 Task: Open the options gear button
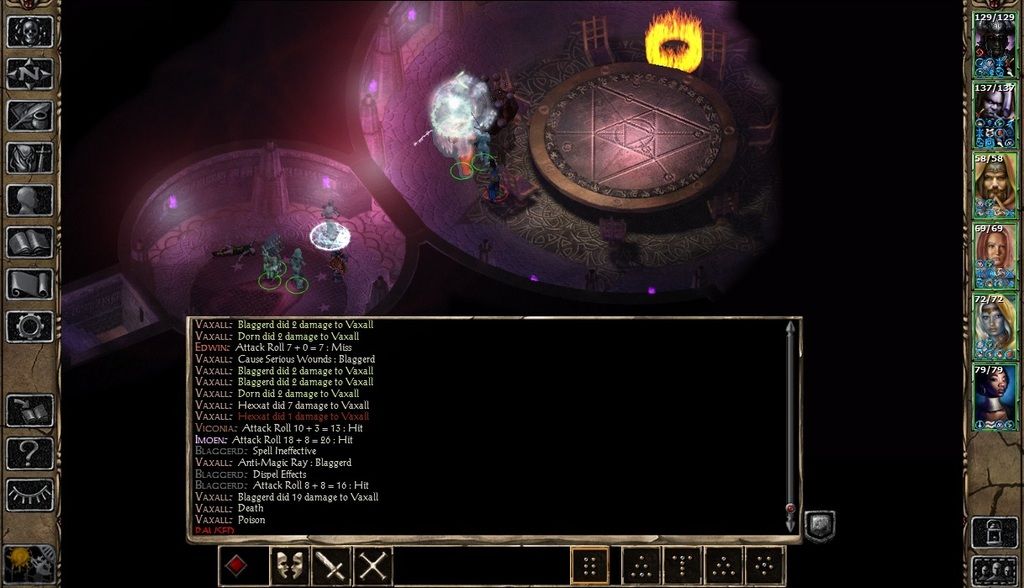[30, 326]
